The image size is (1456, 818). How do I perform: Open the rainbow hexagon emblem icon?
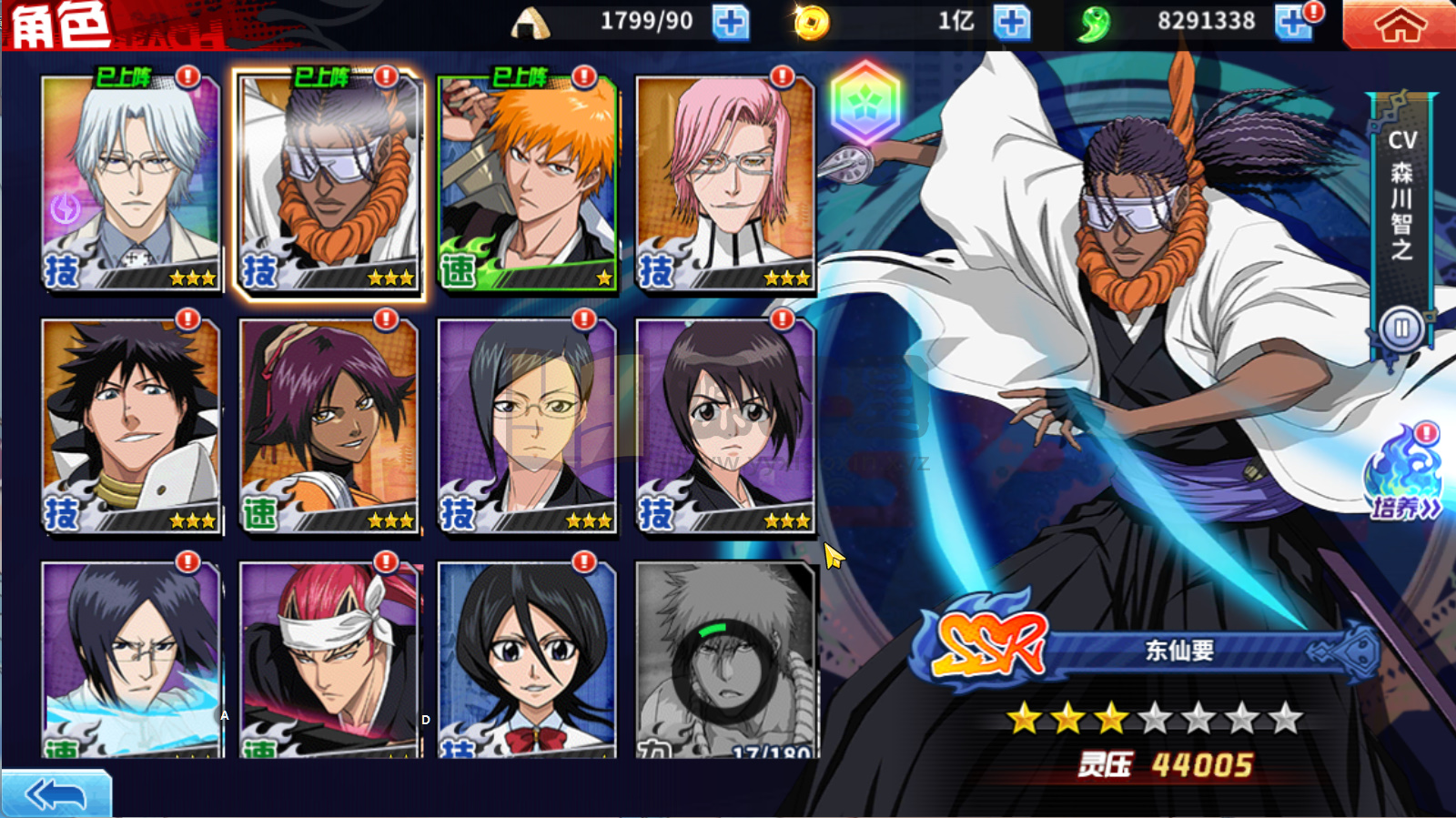tap(864, 101)
